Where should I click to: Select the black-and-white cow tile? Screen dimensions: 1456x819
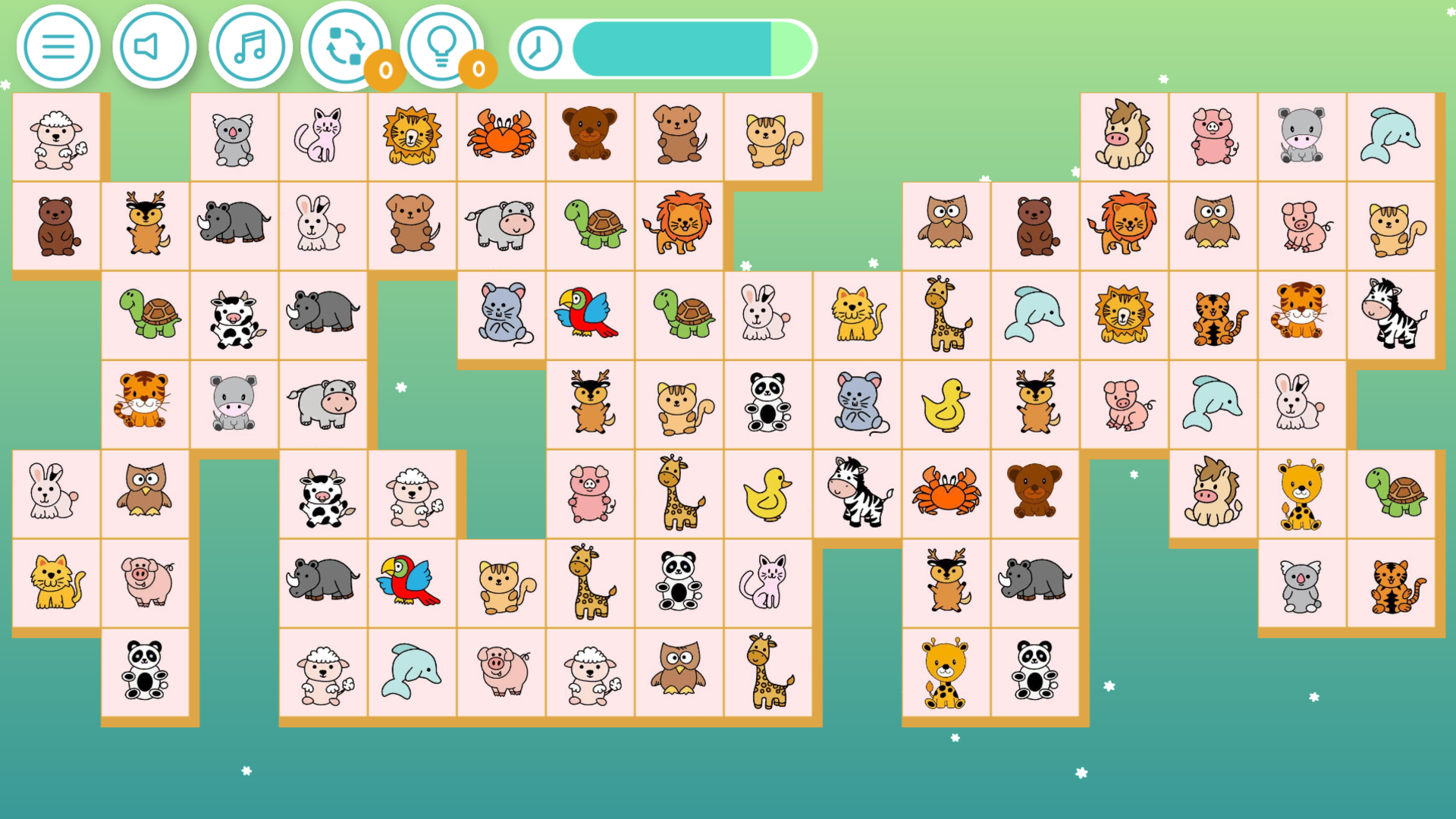[x=235, y=314]
